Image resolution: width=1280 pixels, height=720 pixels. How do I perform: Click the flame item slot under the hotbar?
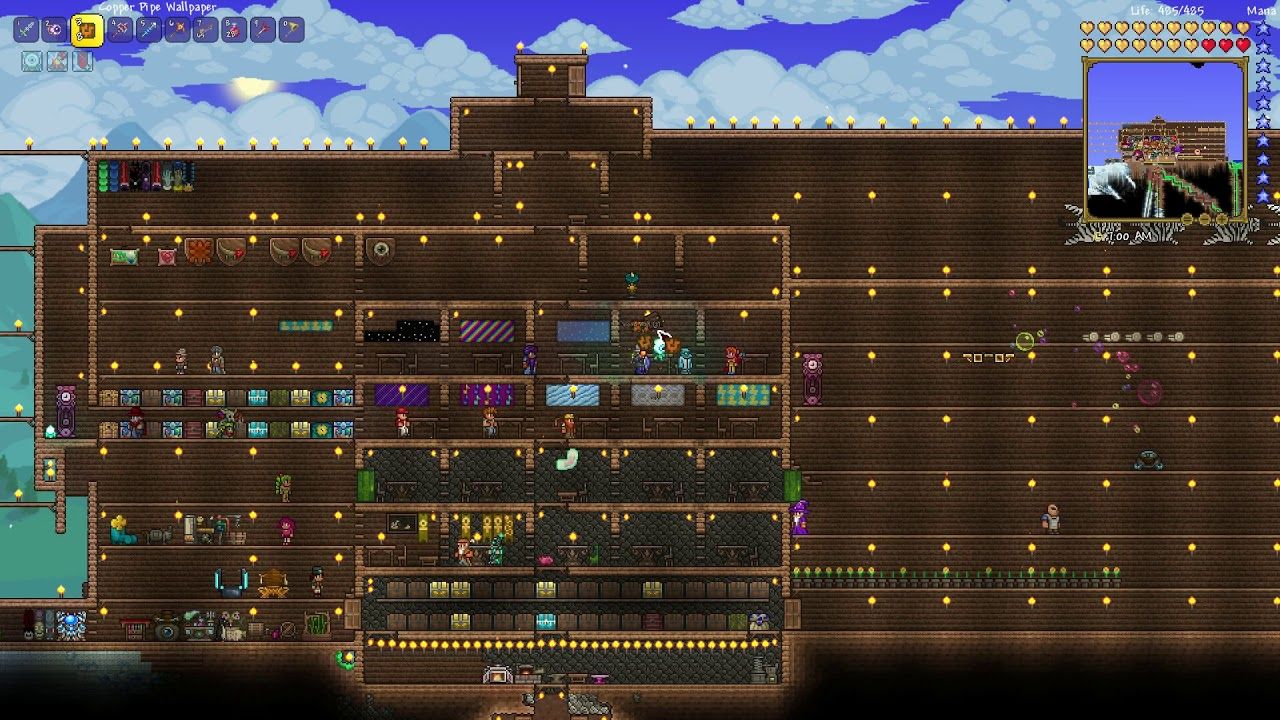pyautogui.click(x=57, y=61)
